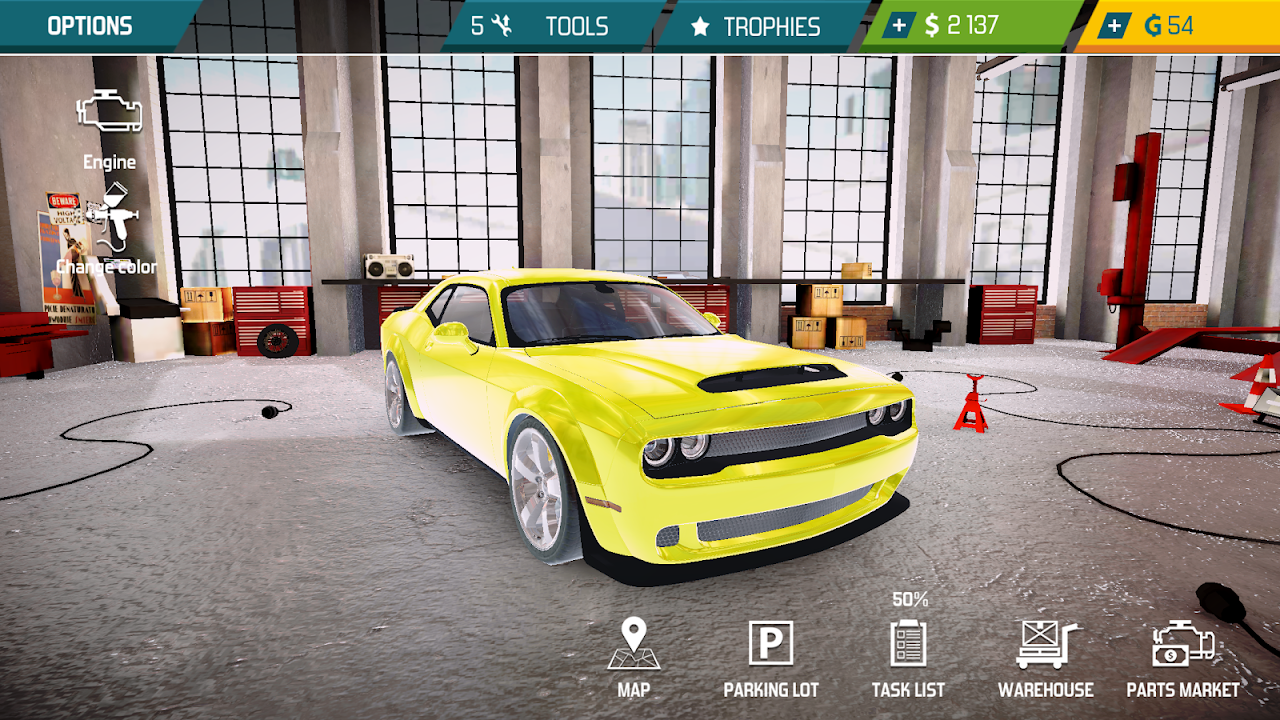Open the Engine view

point(109,125)
